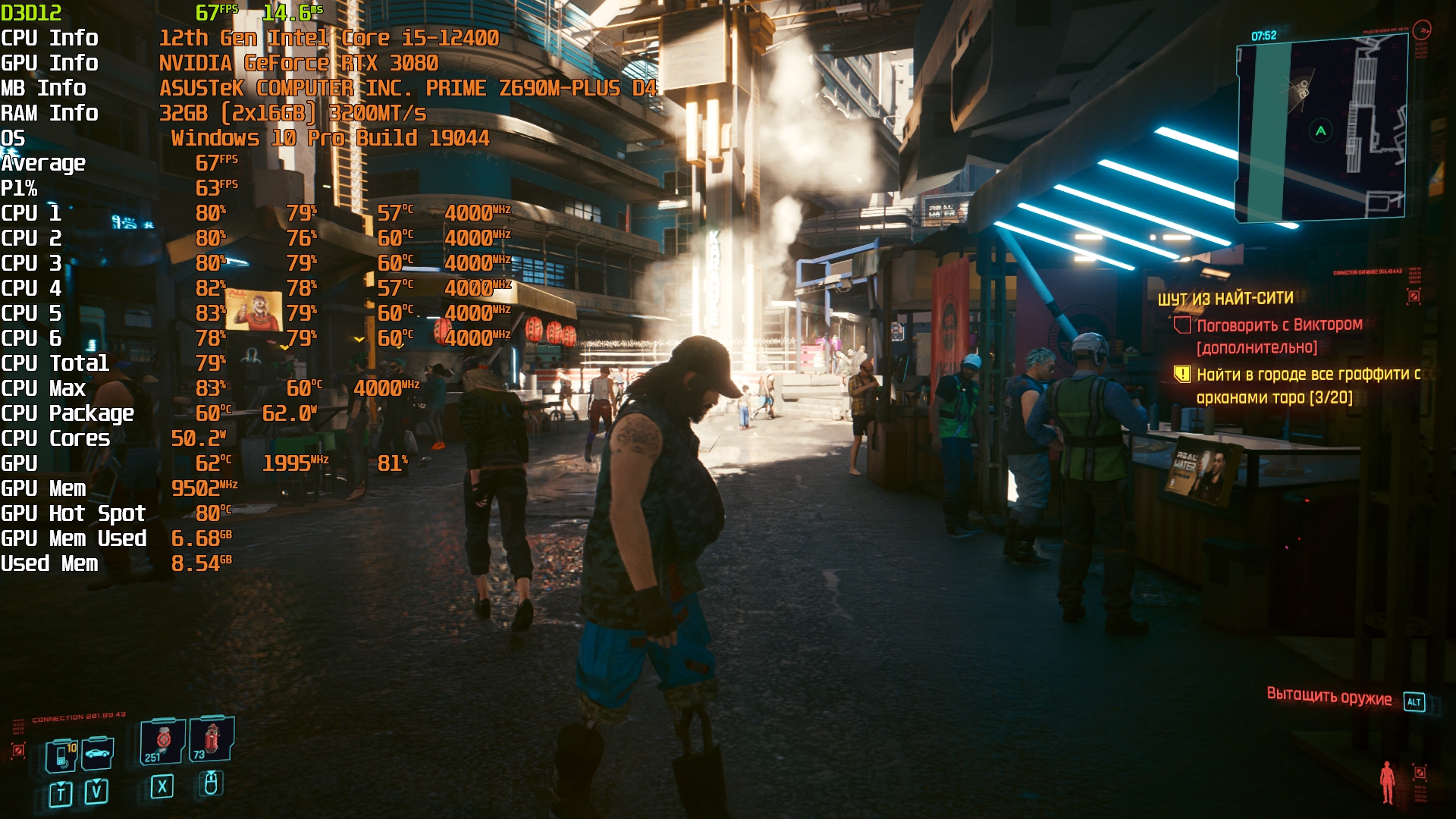Open the phone icon slot
The height and width of the screenshot is (819, 1456).
pyautogui.click(x=61, y=755)
